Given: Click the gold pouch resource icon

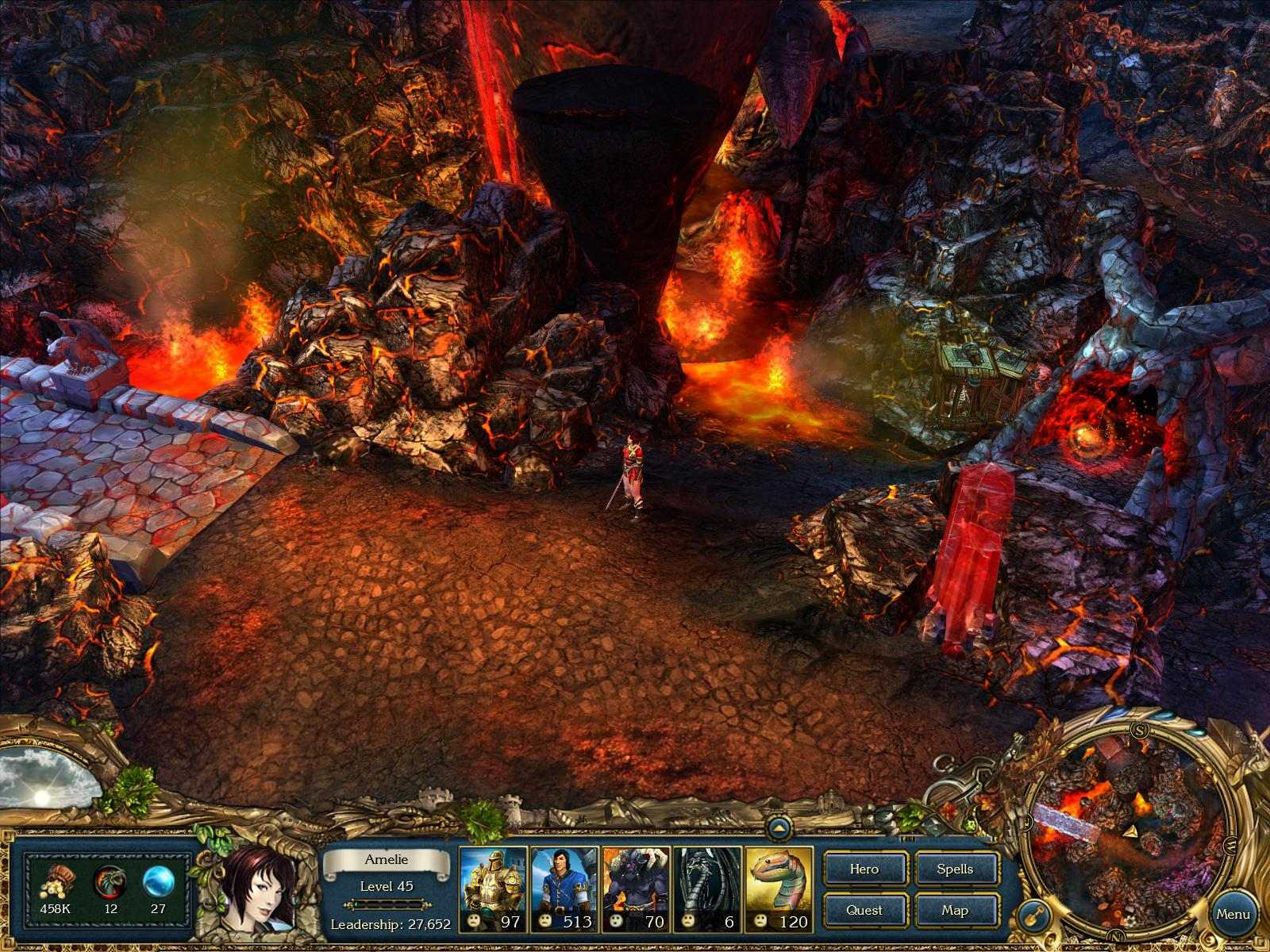Looking at the screenshot, I should click(x=56, y=882).
